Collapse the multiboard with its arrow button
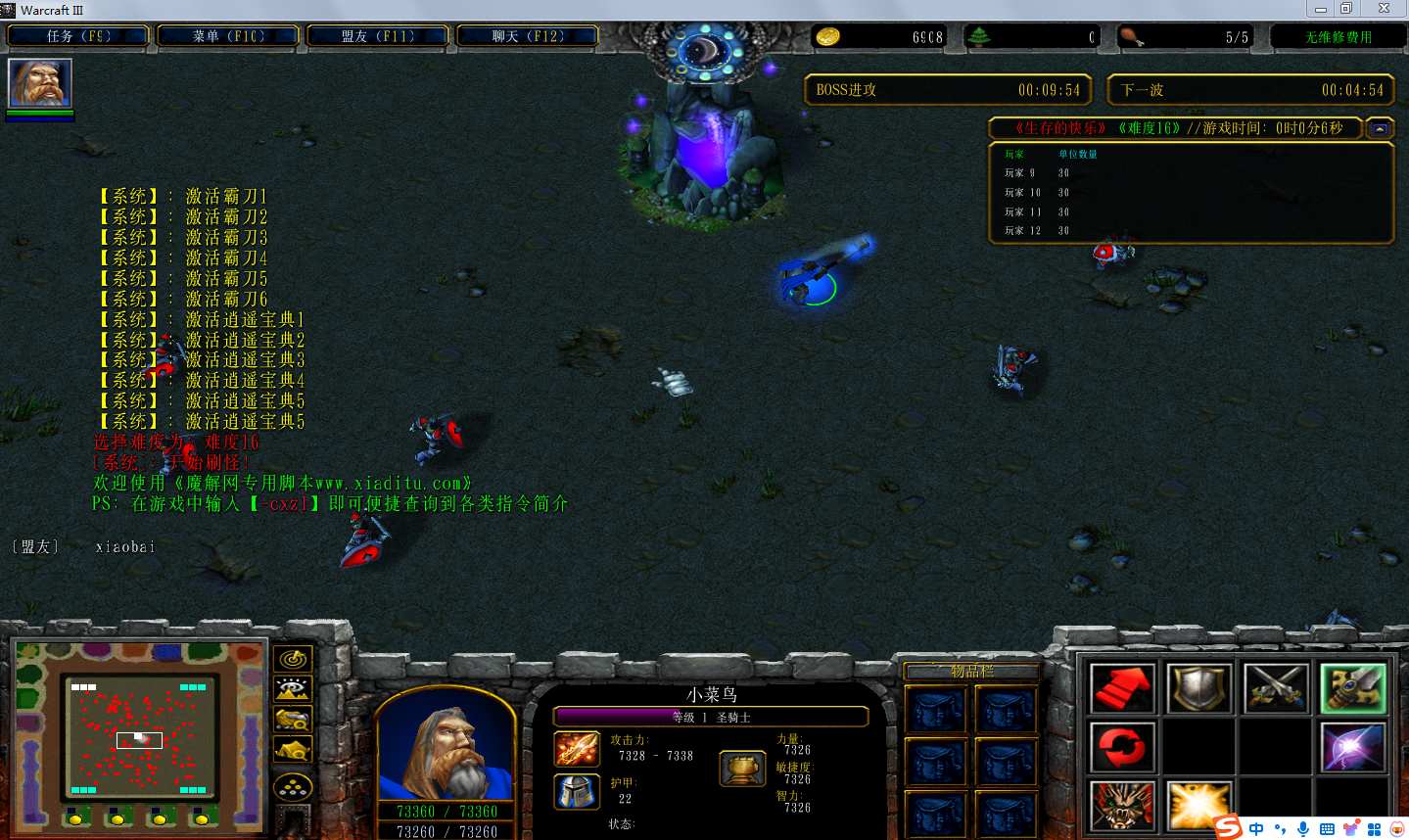Screen dimensions: 1409x840 1380,128
